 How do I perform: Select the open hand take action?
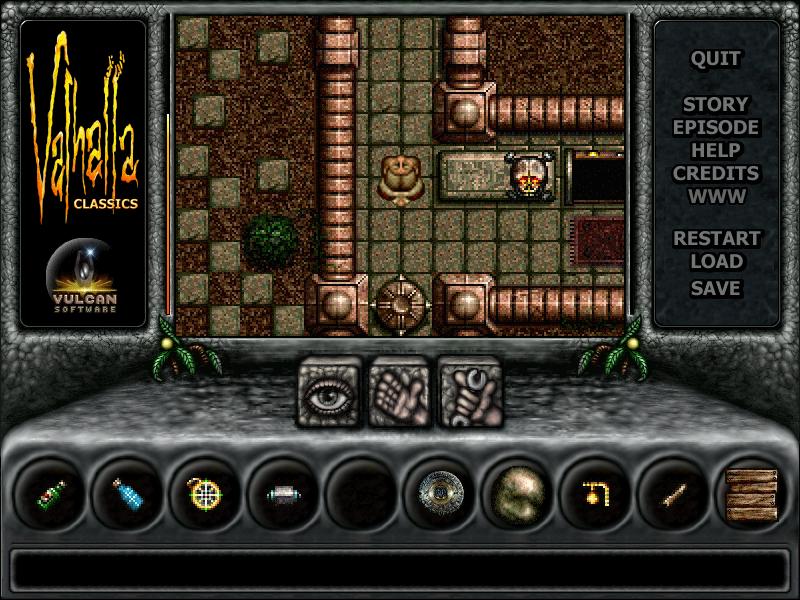(x=398, y=392)
